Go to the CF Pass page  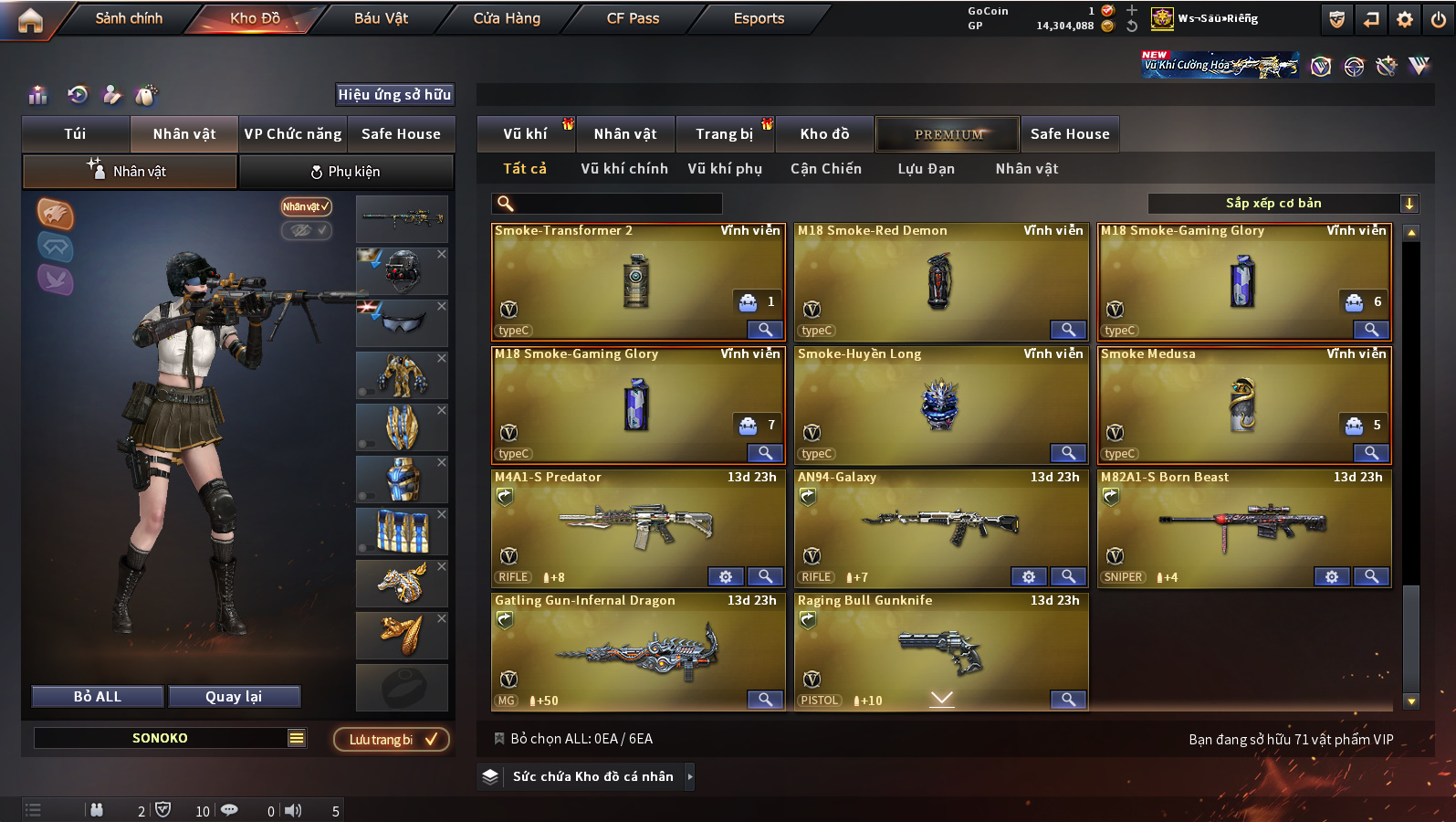pos(633,18)
